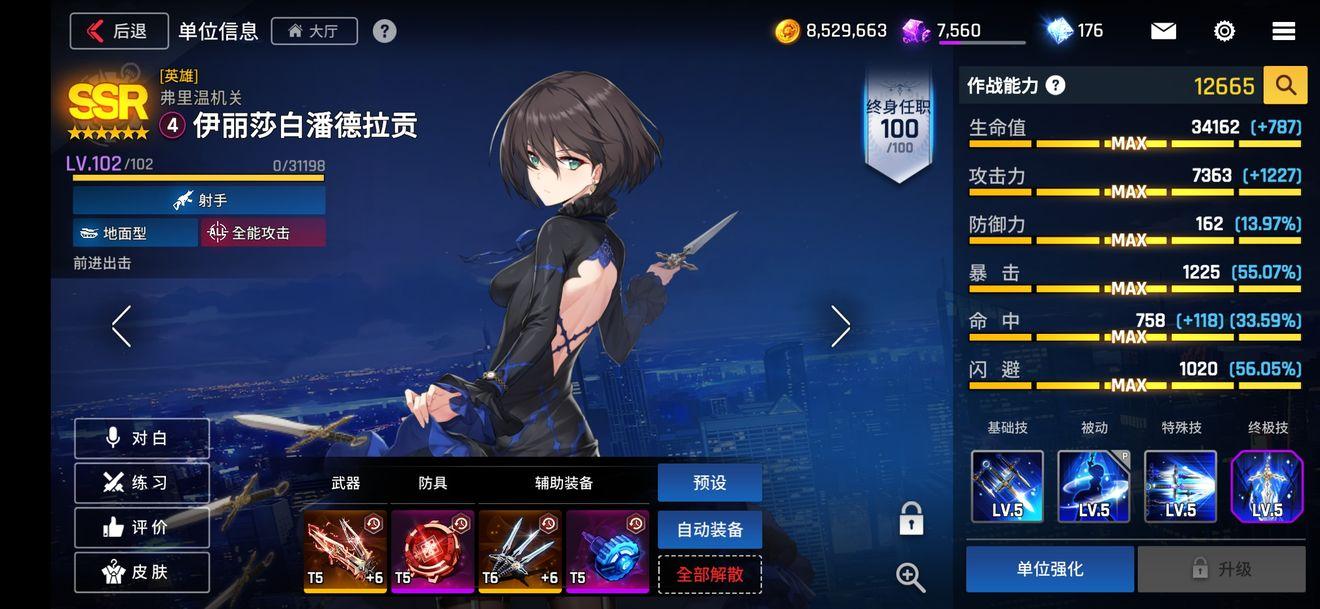Open 单位强化 unit enhancement
Image resolution: width=1320 pixels, height=609 pixels.
(x=1049, y=569)
